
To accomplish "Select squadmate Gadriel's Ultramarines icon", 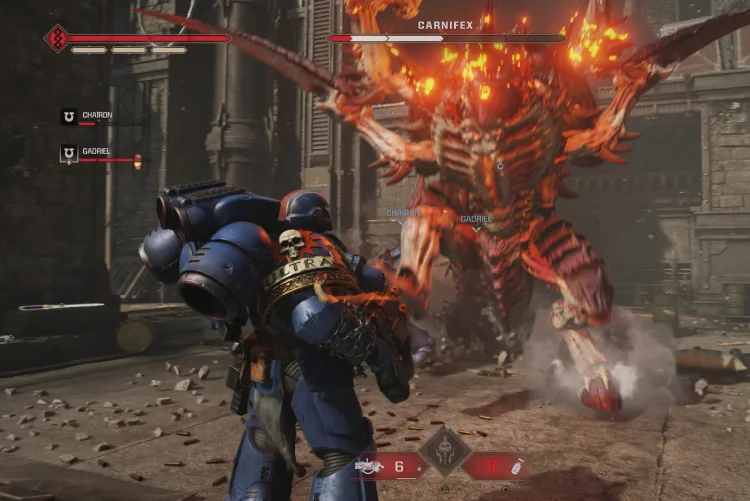I will point(68,154).
